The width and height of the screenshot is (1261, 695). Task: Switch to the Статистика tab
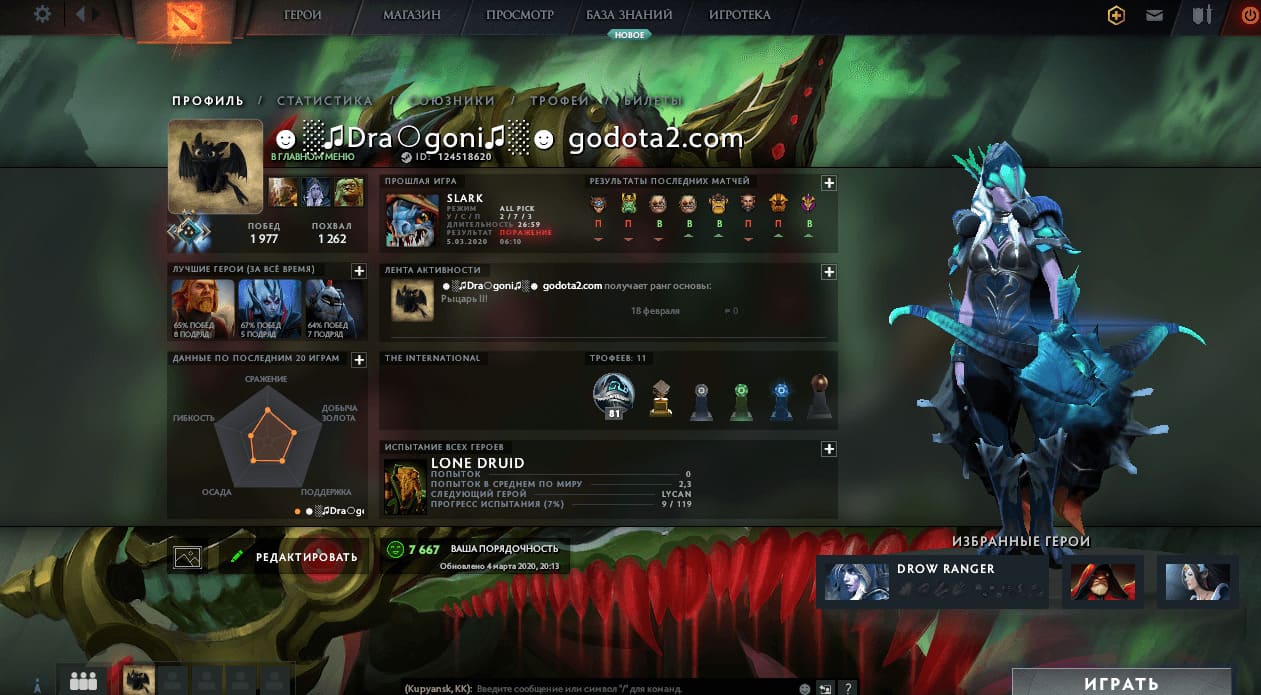coord(324,101)
